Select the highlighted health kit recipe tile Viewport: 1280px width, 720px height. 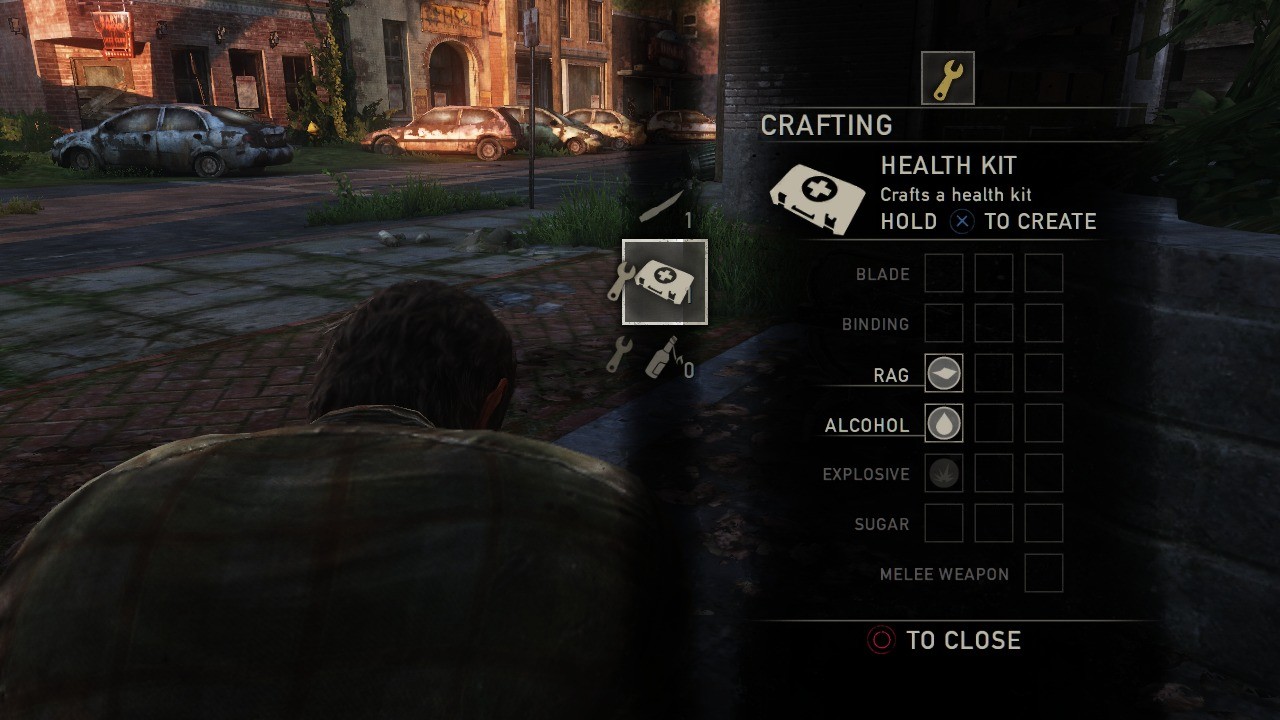tap(664, 281)
